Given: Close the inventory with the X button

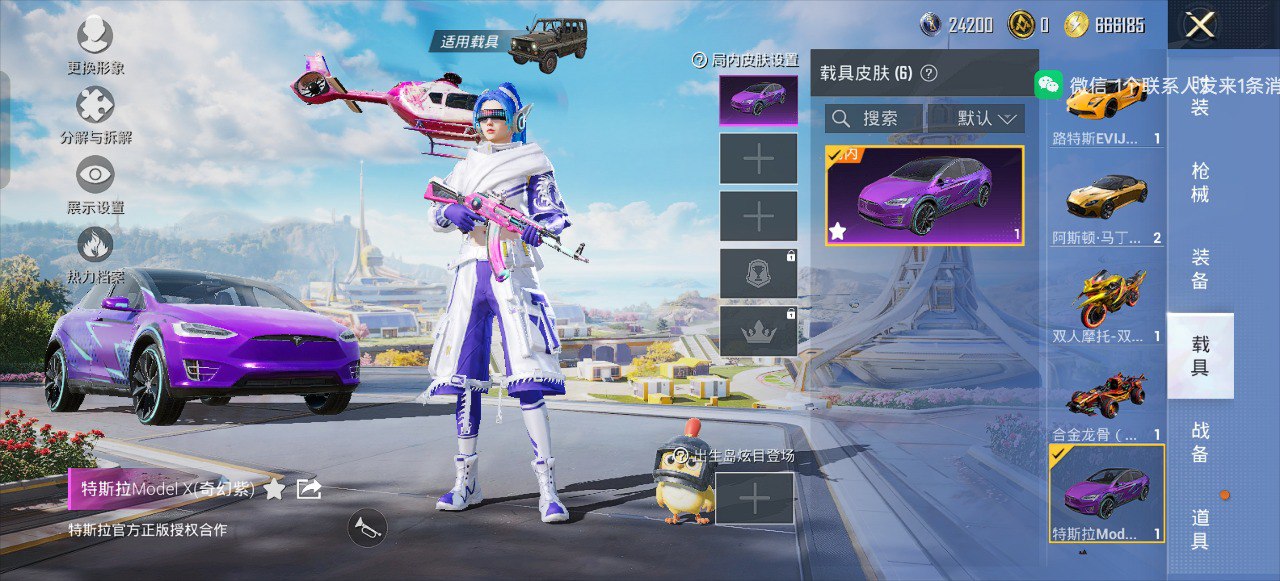Looking at the screenshot, I should [1199, 25].
